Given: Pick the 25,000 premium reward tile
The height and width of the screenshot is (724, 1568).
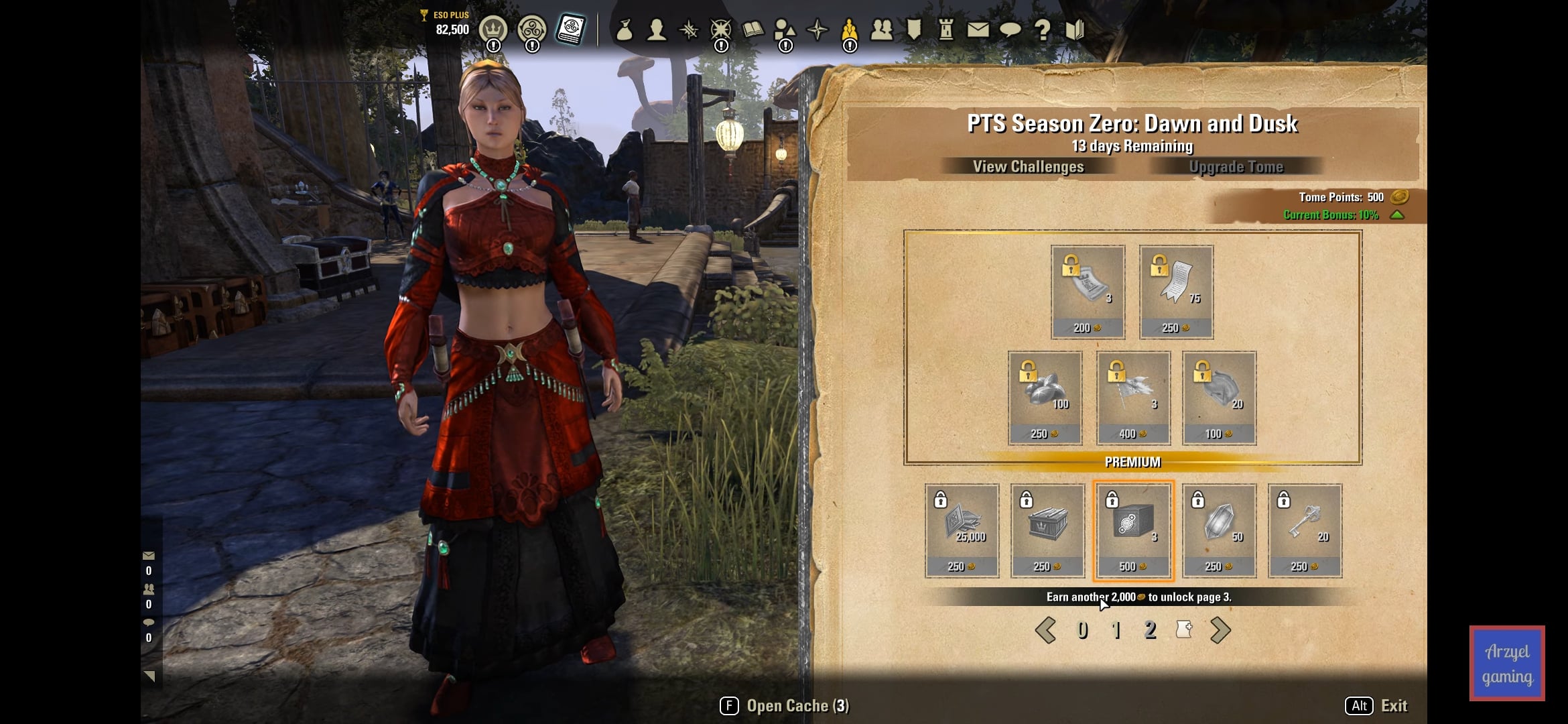Looking at the screenshot, I should point(962,530).
